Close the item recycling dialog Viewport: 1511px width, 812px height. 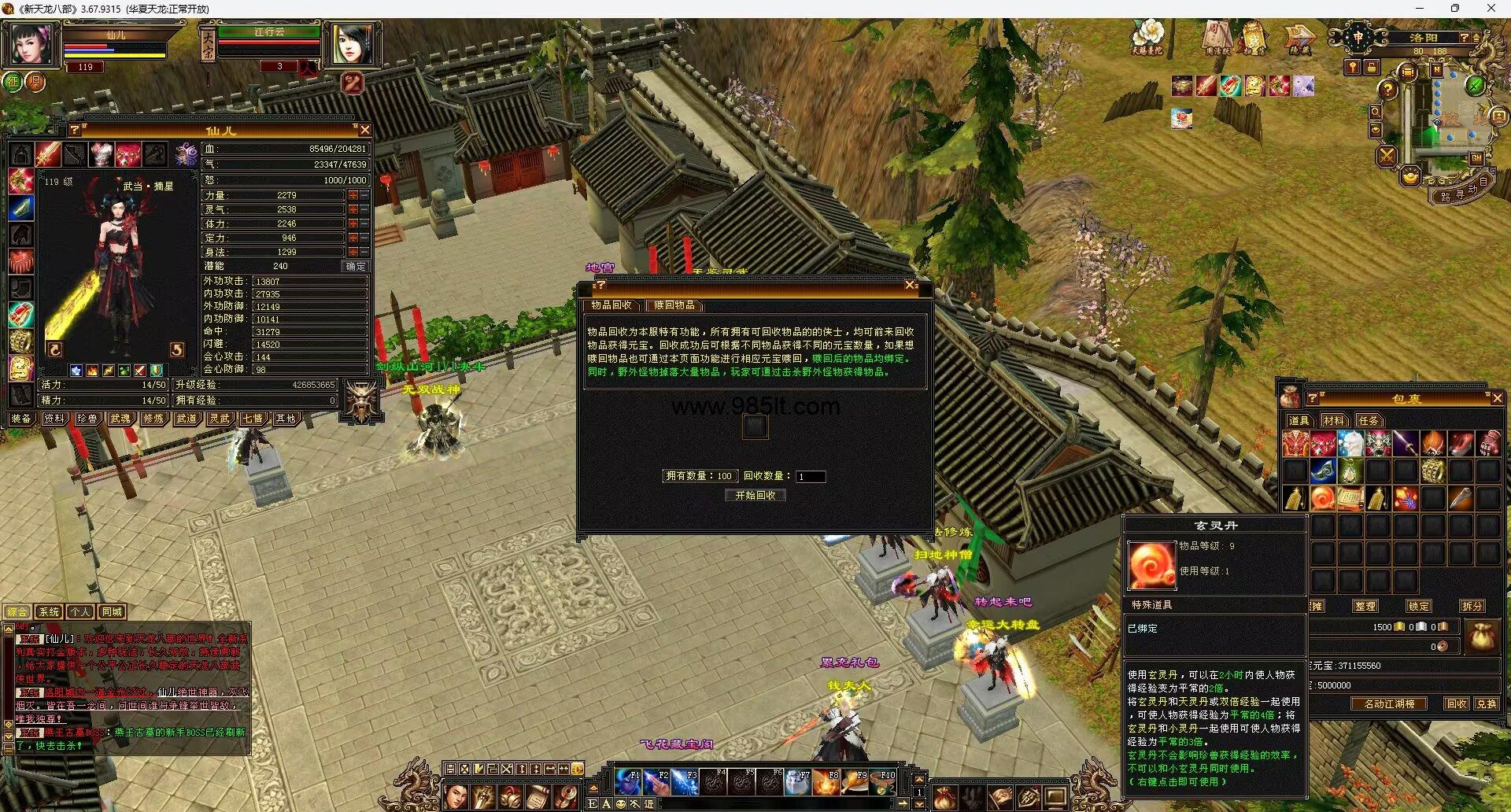click(911, 285)
